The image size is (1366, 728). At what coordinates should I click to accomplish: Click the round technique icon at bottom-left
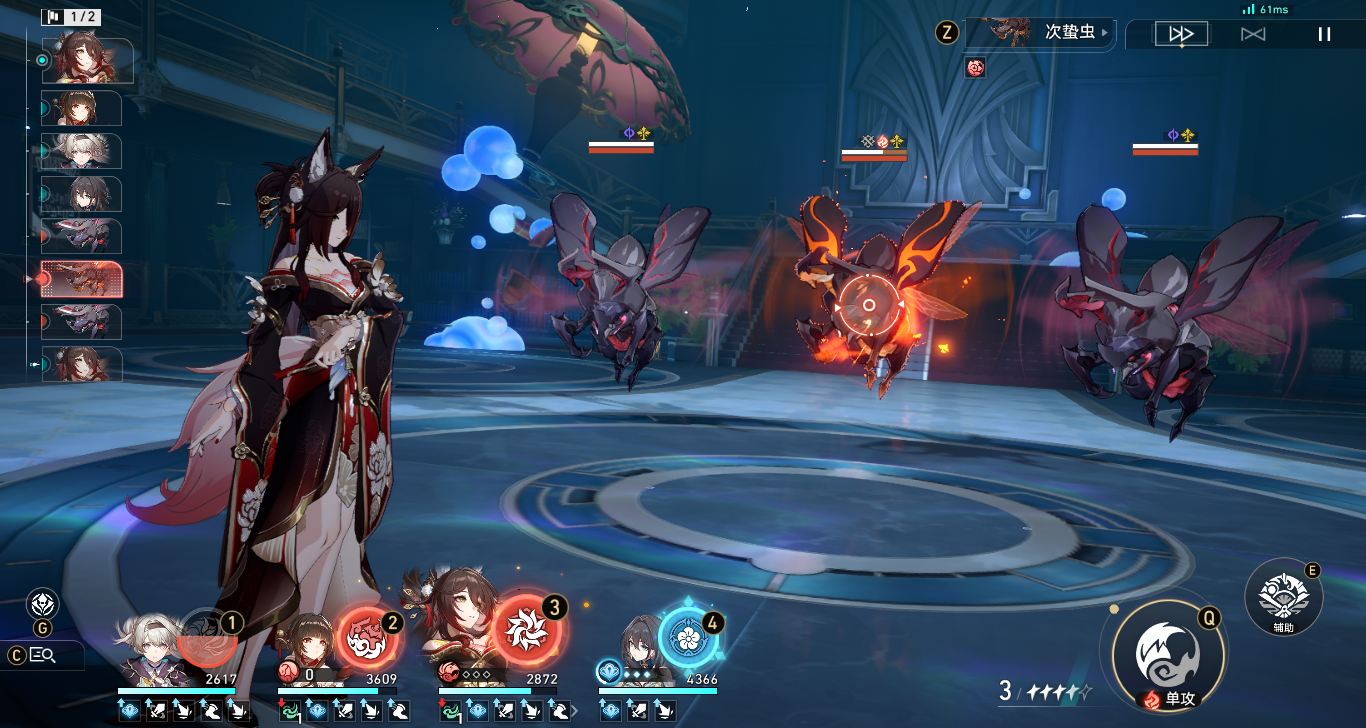click(42, 604)
